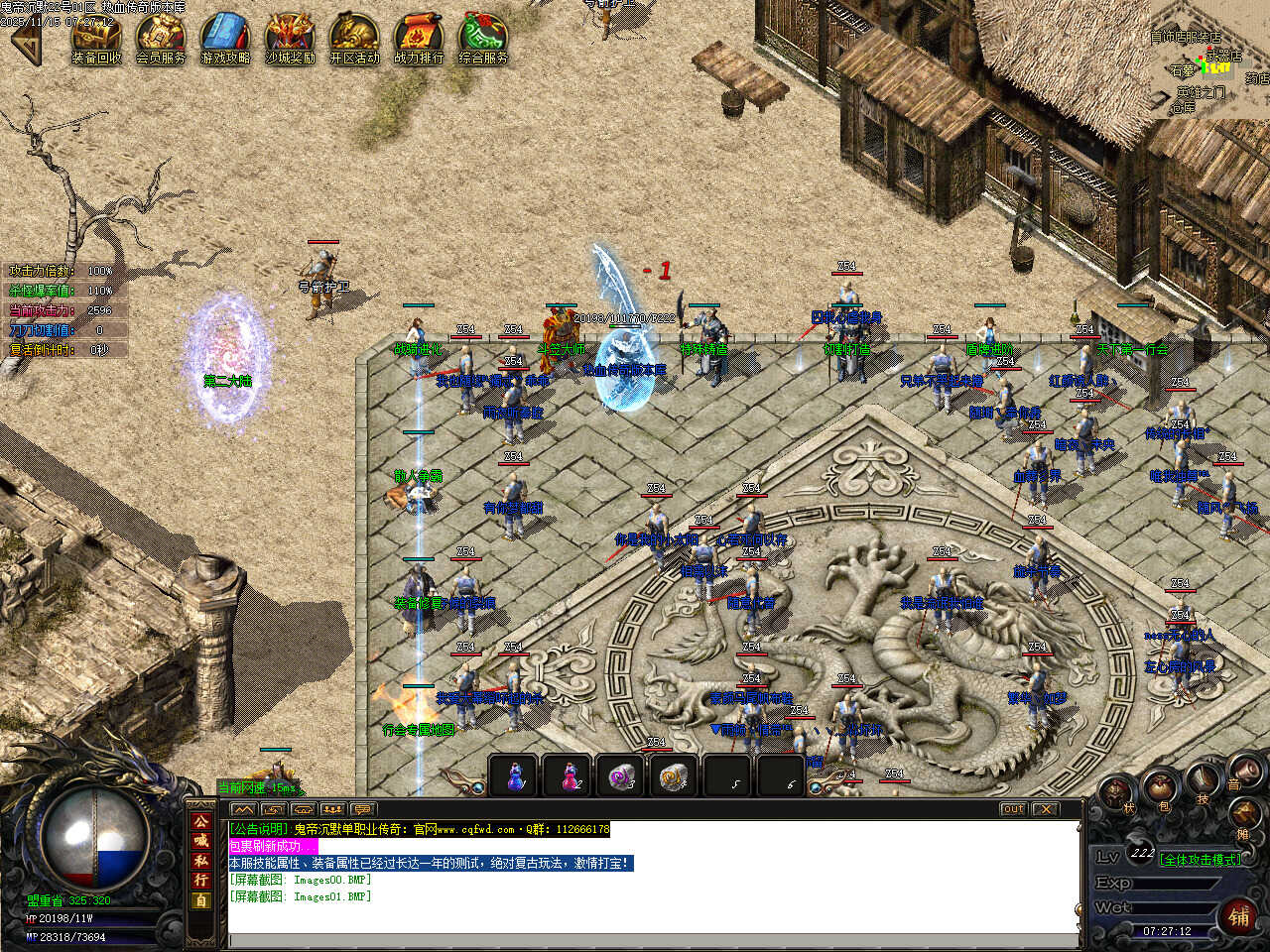Open the red 铺 shop button
This screenshot has width=1270, height=952.
point(1239,914)
